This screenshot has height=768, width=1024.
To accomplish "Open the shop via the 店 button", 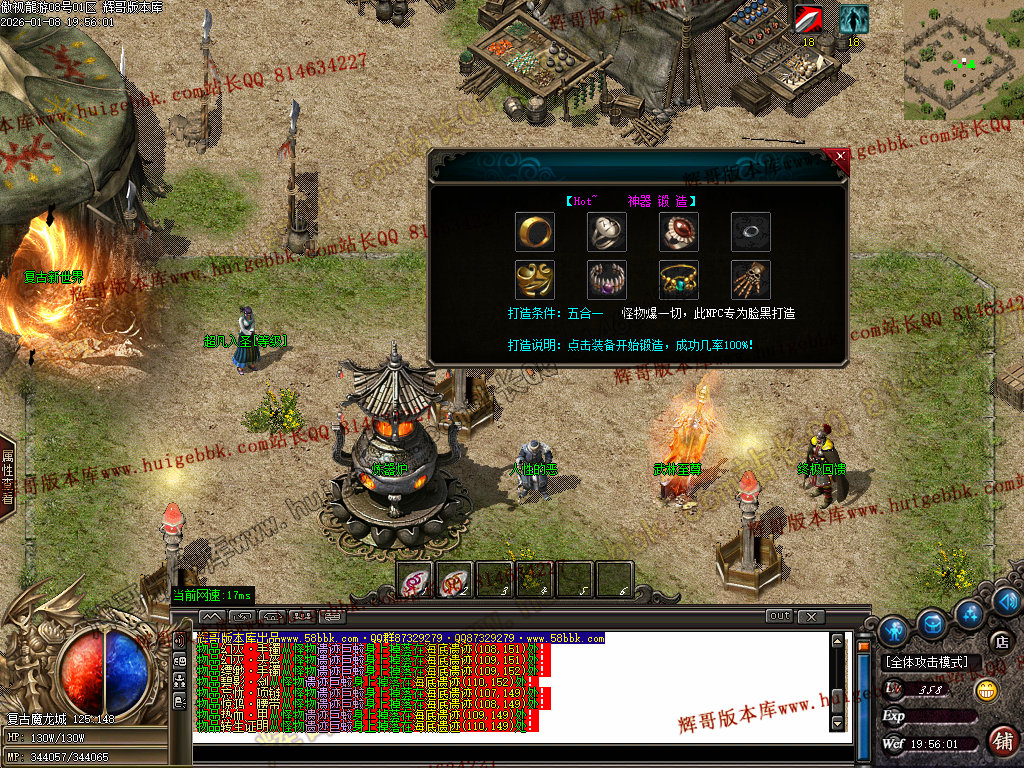I will (x=999, y=640).
